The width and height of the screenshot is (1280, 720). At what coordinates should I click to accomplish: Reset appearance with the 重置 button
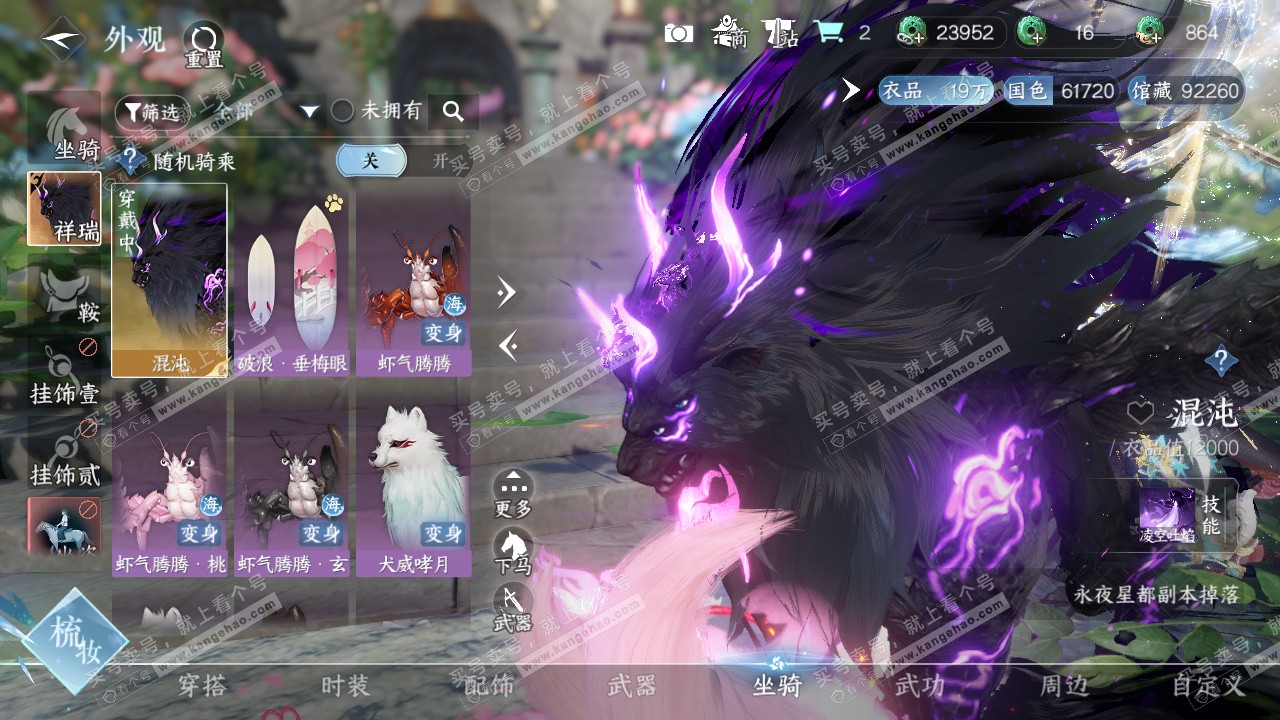pyautogui.click(x=204, y=45)
